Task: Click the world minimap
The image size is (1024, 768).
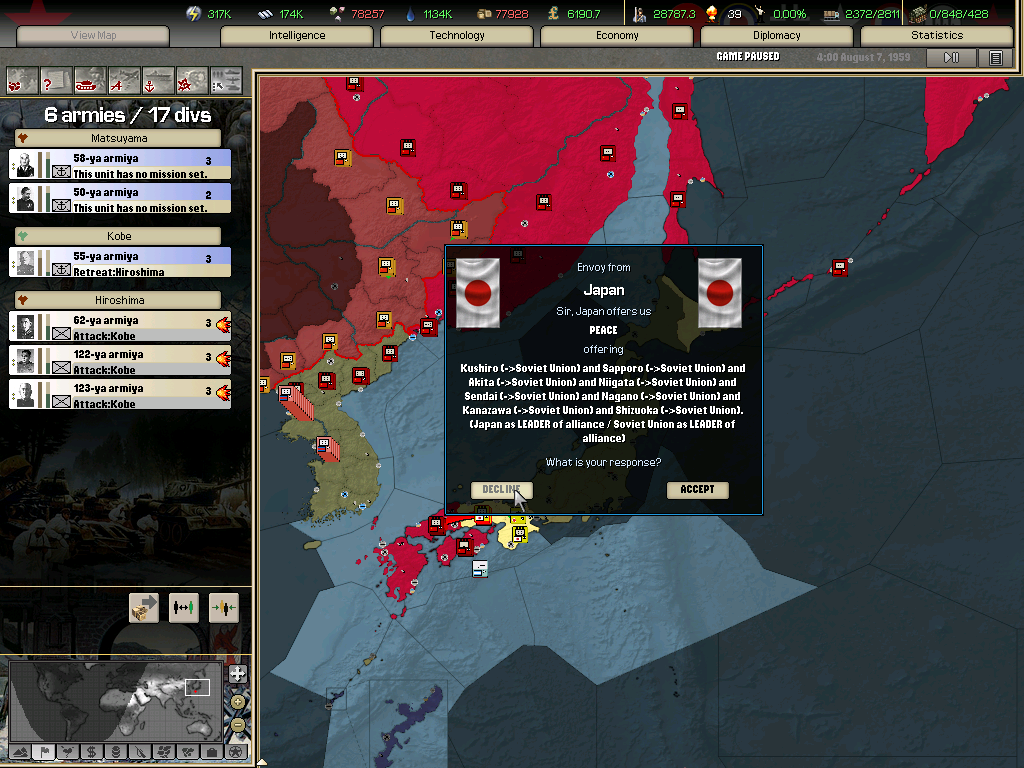Action: [115, 700]
